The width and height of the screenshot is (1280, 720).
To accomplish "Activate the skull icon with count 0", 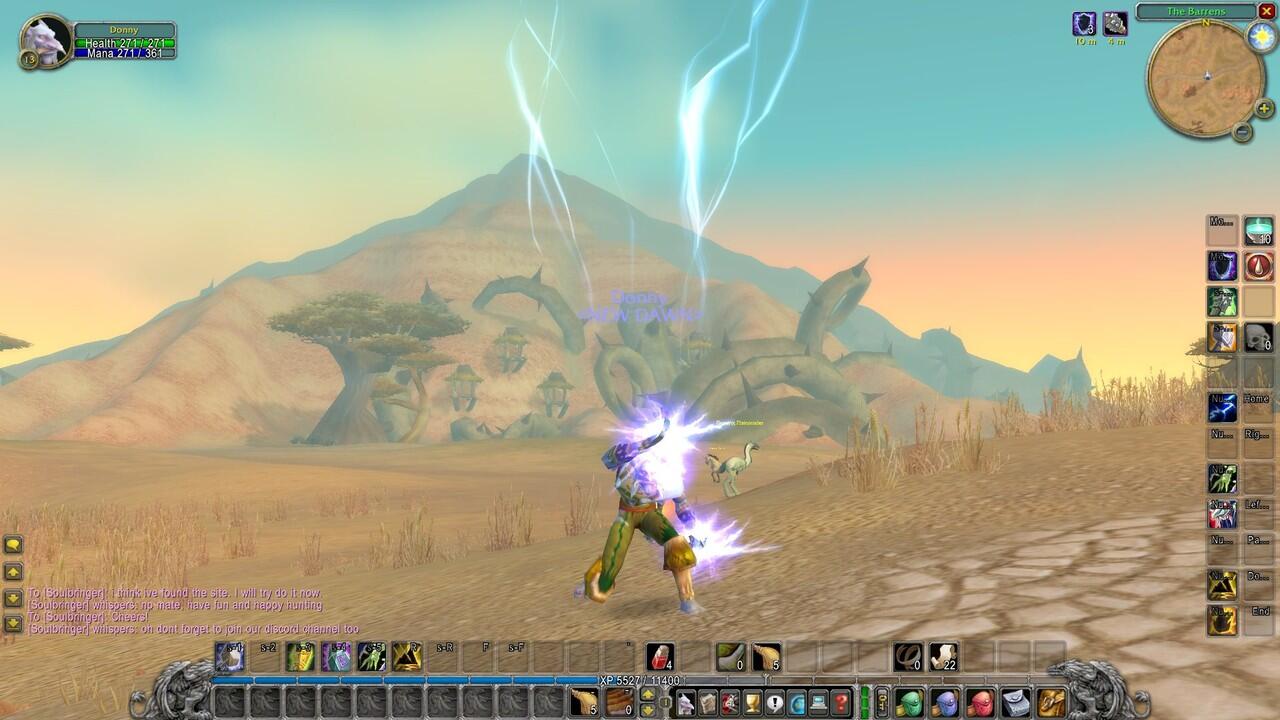I will [x=1258, y=337].
